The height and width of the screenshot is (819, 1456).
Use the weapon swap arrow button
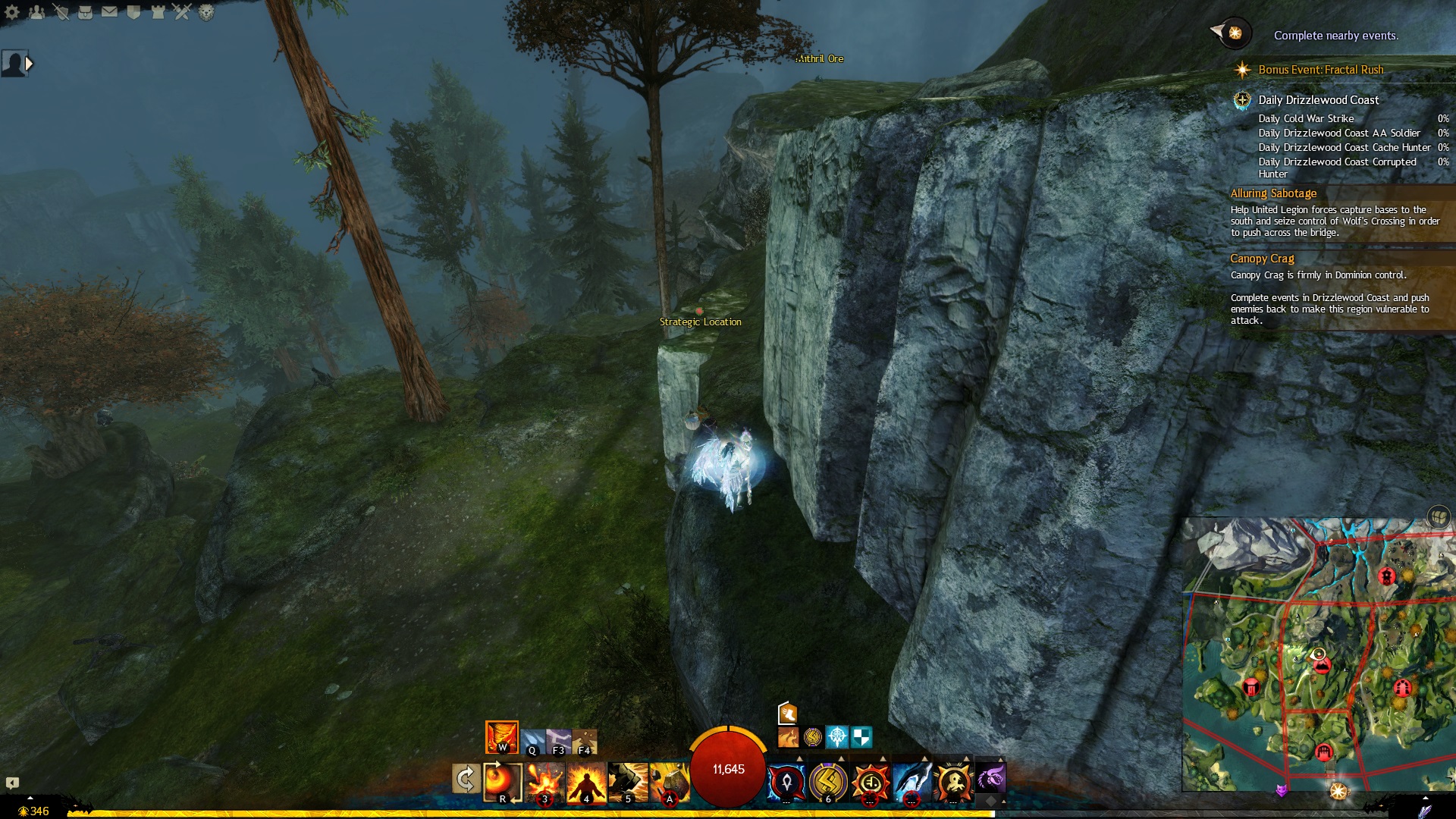(466, 779)
